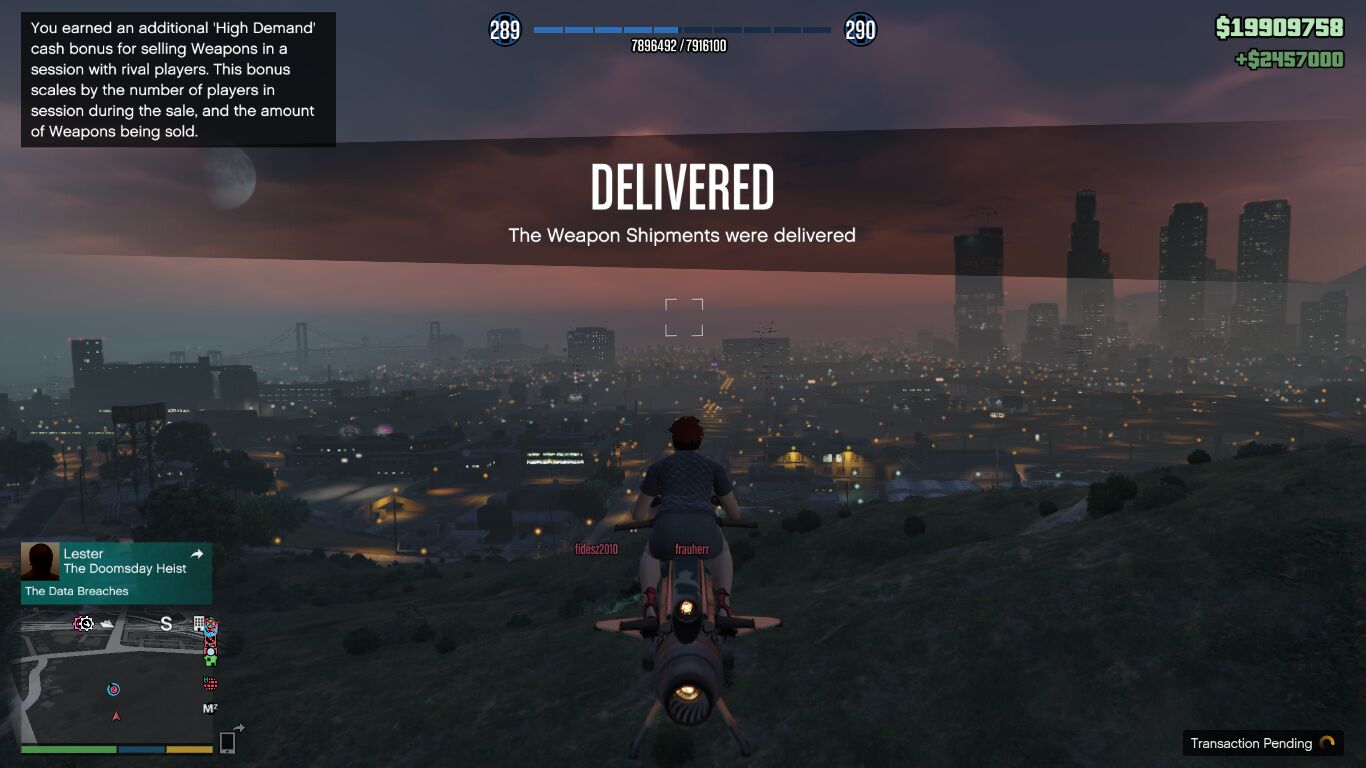Click the share arrow on Lester's notification
This screenshot has width=1366, height=768.
[x=197, y=554]
